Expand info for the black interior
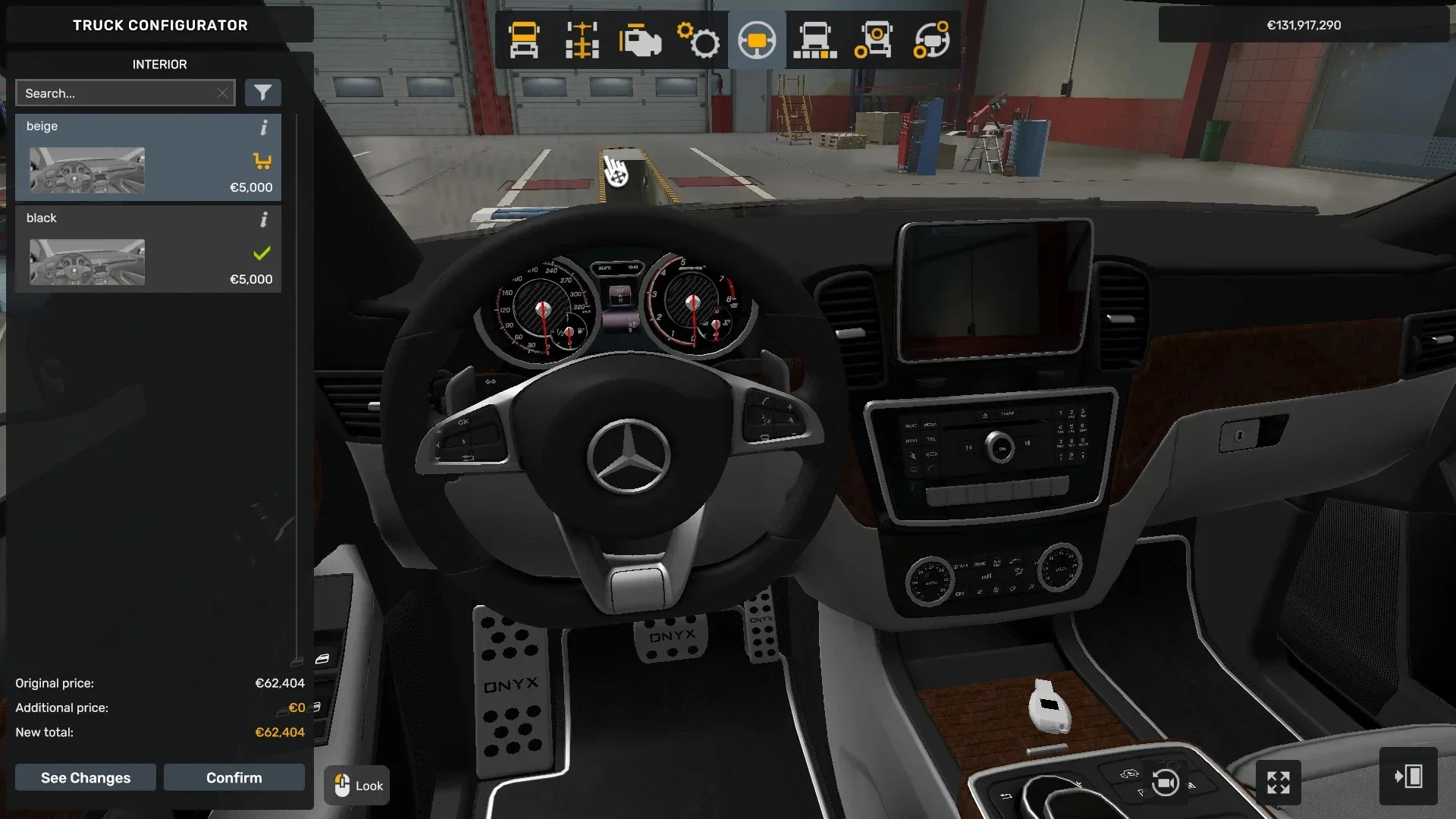1456x819 pixels. [x=264, y=220]
